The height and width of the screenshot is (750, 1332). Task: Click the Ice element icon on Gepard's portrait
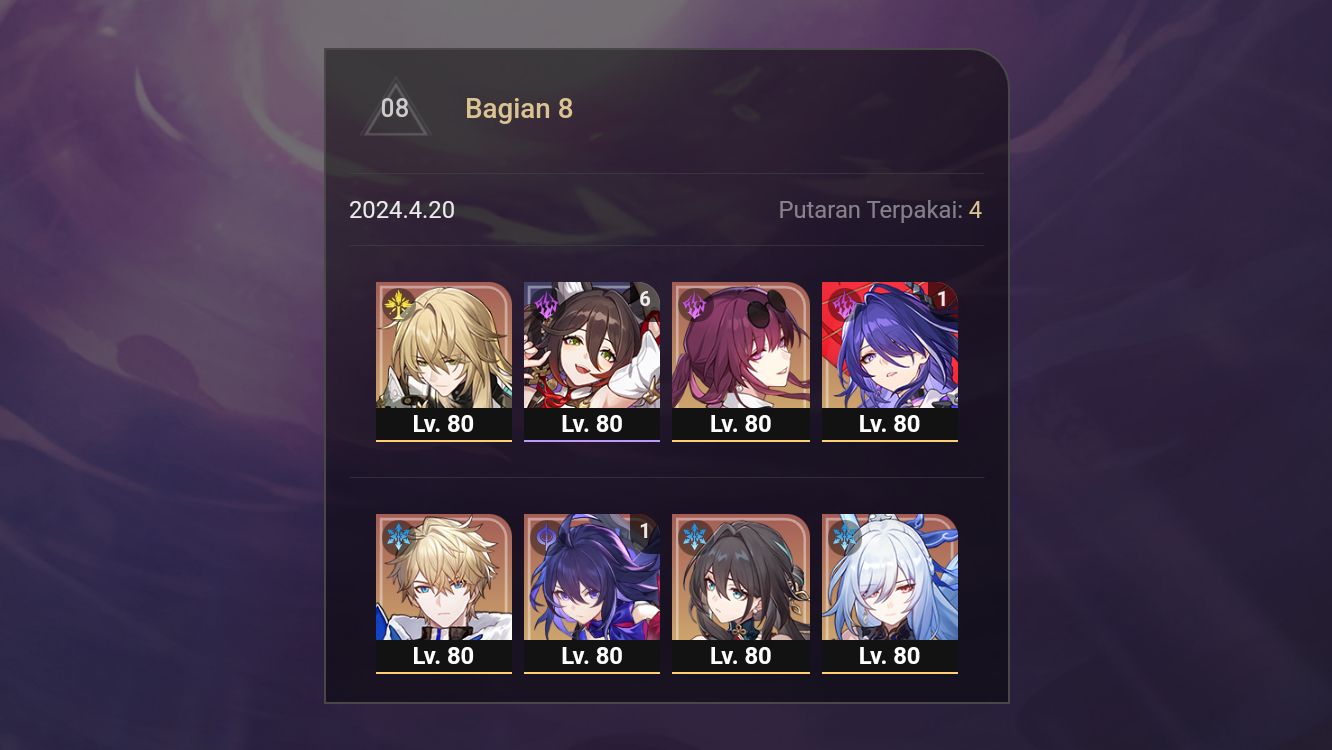coord(398,535)
